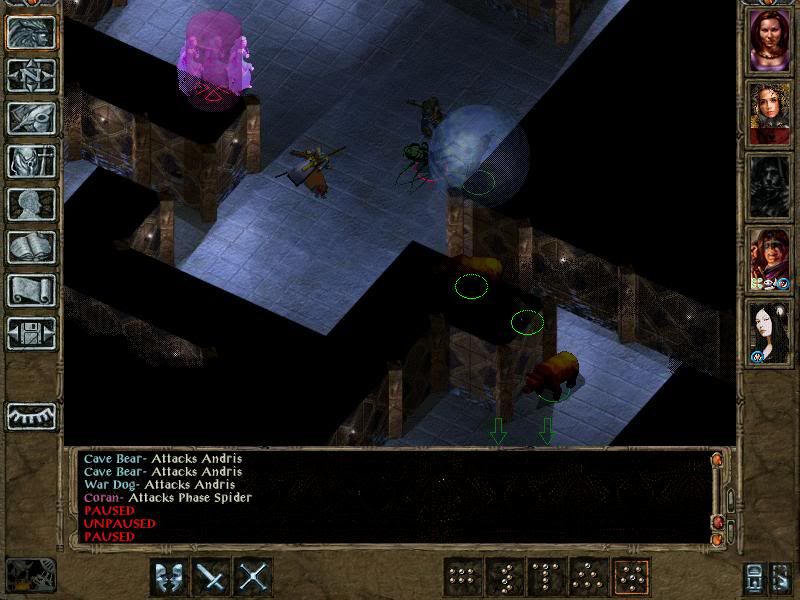Image resolution: width=800 pixels, height=600 pixels.
Task: Open the journal with quill icon
Action: (x=31, y=118)
